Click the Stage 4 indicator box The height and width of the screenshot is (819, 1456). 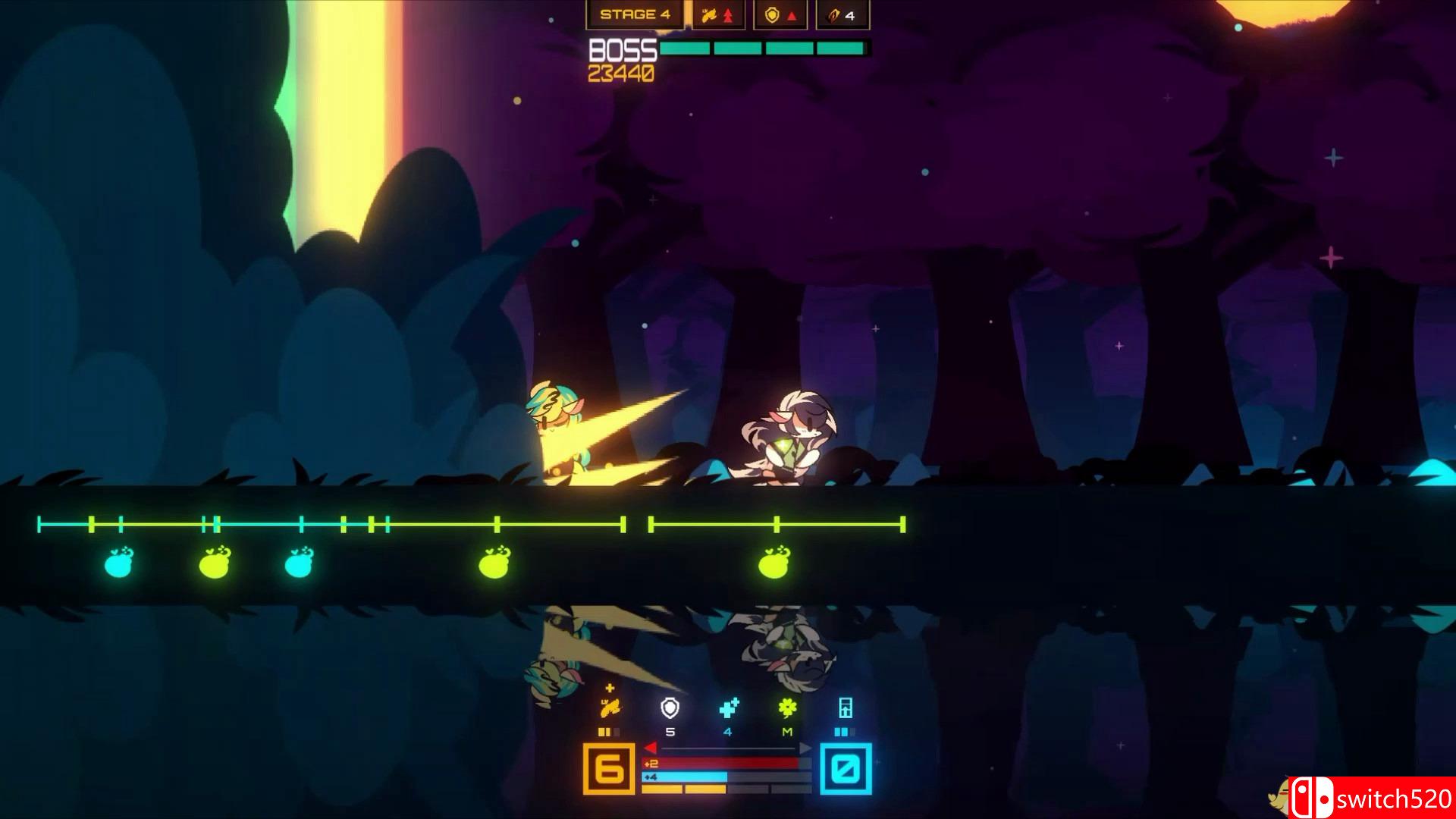635,14
